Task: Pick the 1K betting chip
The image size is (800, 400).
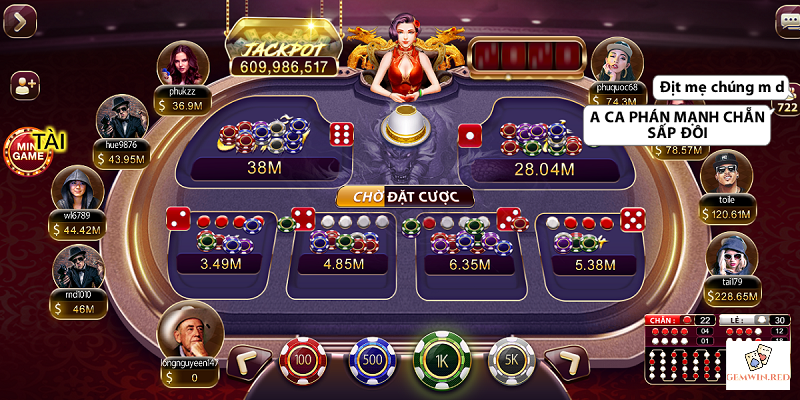Action: 441,359
